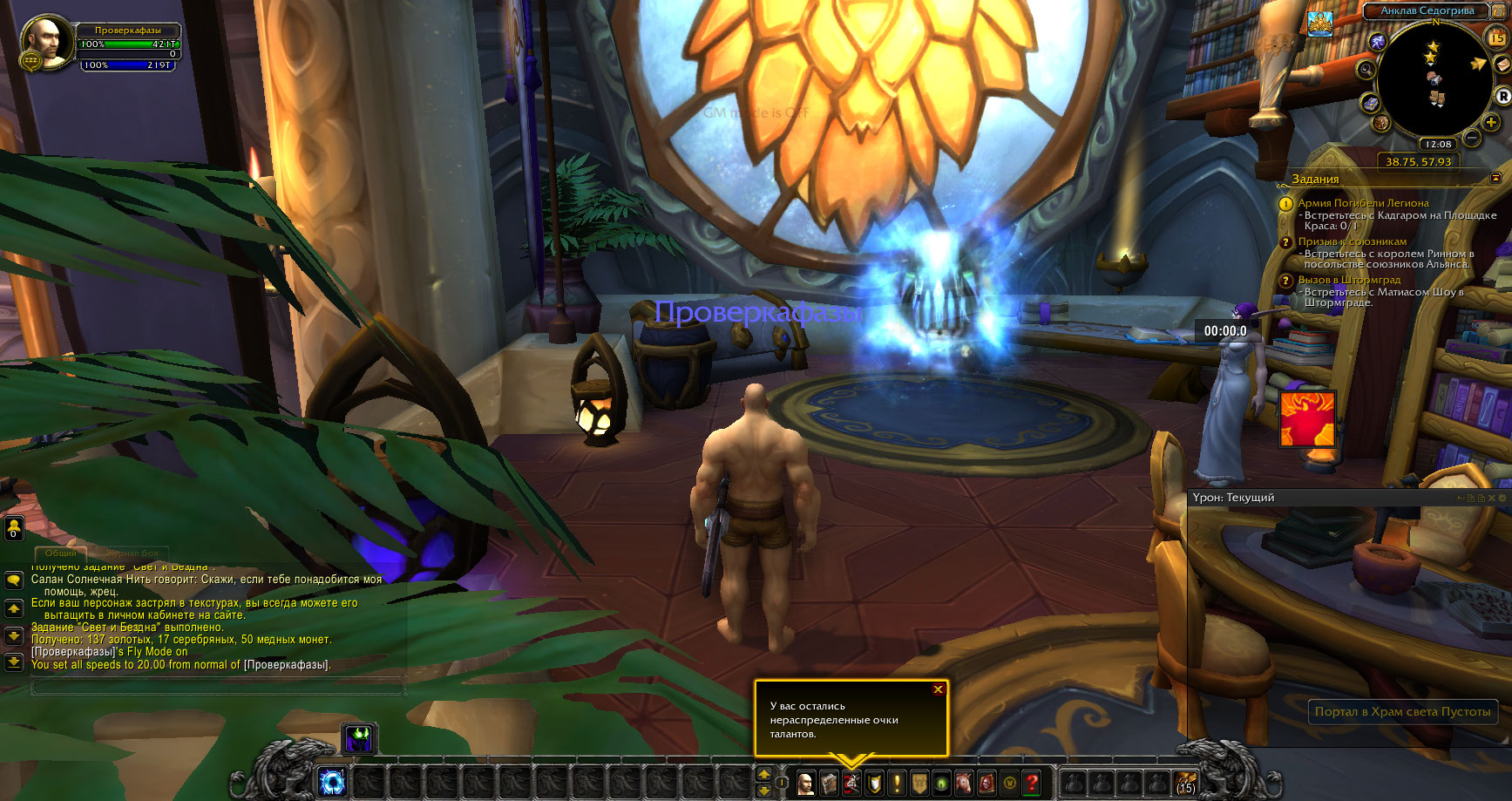Collapse the Задания quest tracker
Screen dimensions: 1512x801
pyautogui.click(x=1496, y=178)
